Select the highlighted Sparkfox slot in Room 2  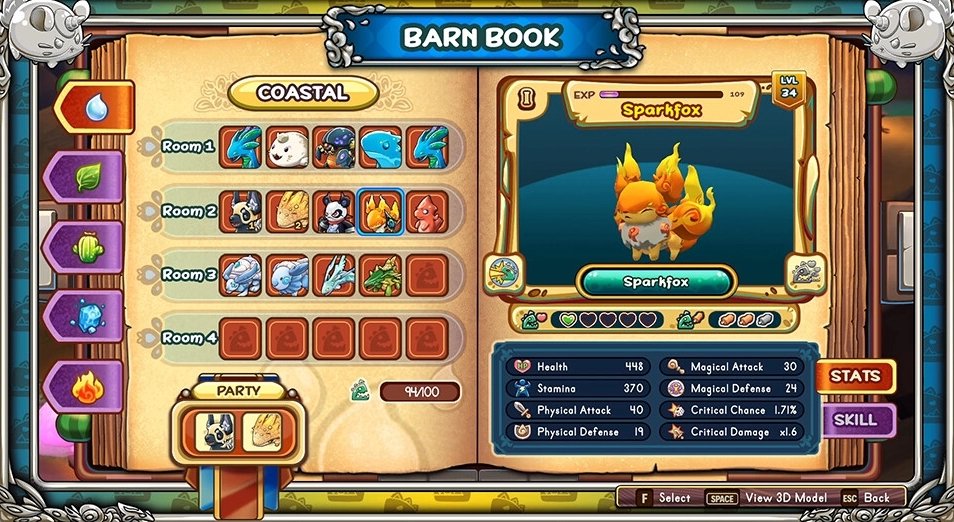click(x=380, y=212)
